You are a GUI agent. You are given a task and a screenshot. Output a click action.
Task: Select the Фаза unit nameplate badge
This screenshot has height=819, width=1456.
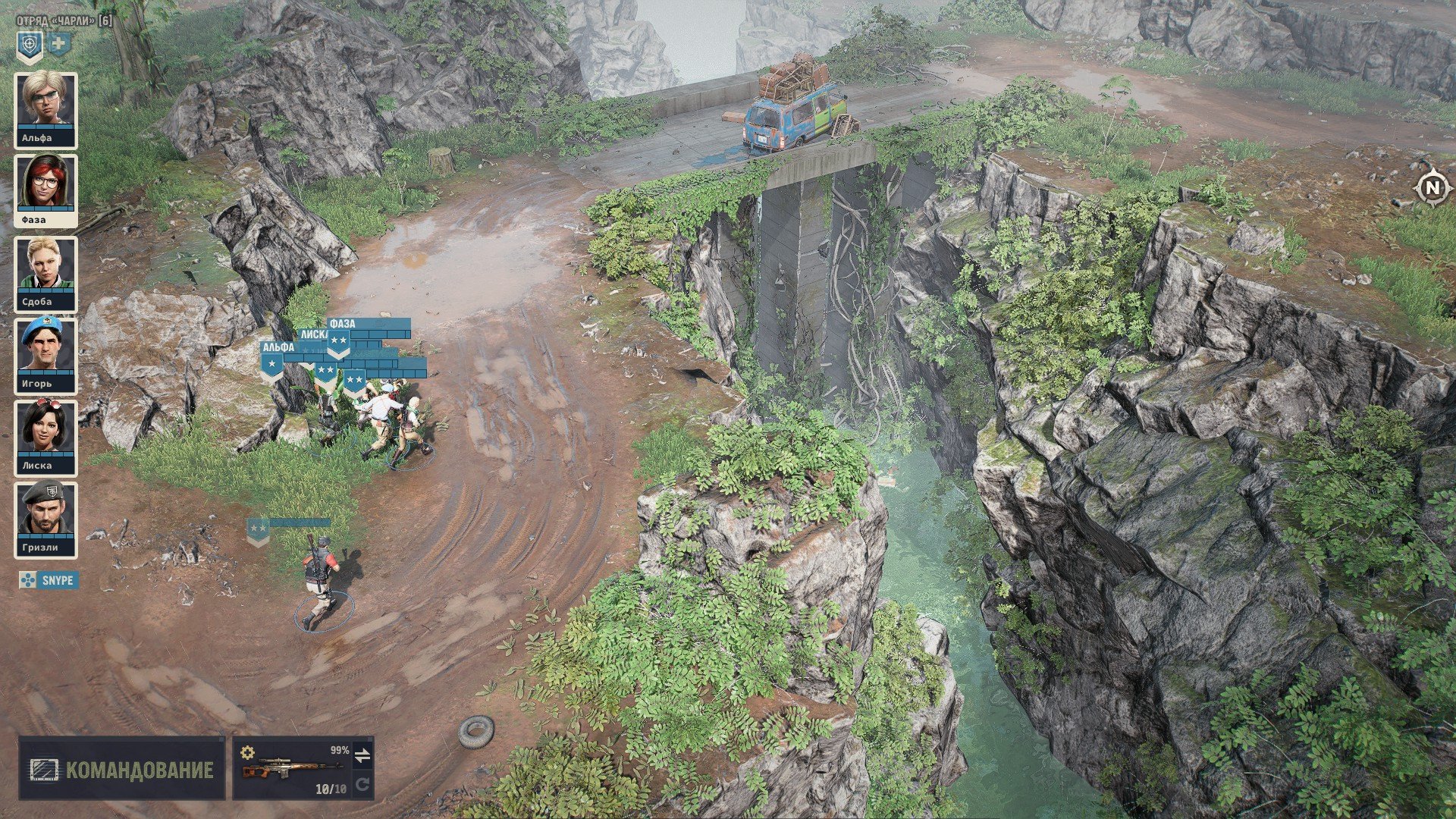click(338, 343)
